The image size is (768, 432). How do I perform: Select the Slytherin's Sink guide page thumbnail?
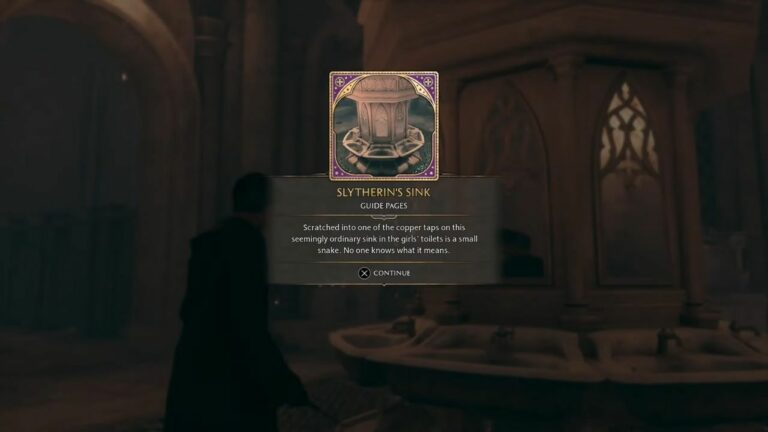coord(384,125)
